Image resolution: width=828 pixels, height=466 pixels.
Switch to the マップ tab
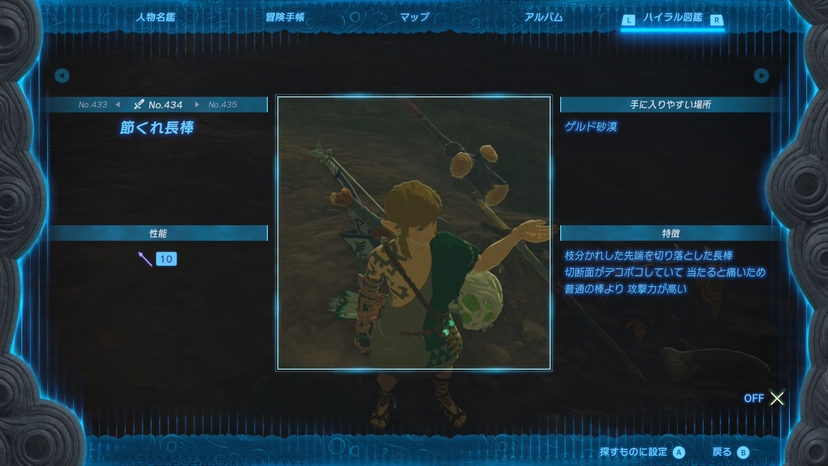(x=414, y=17)
